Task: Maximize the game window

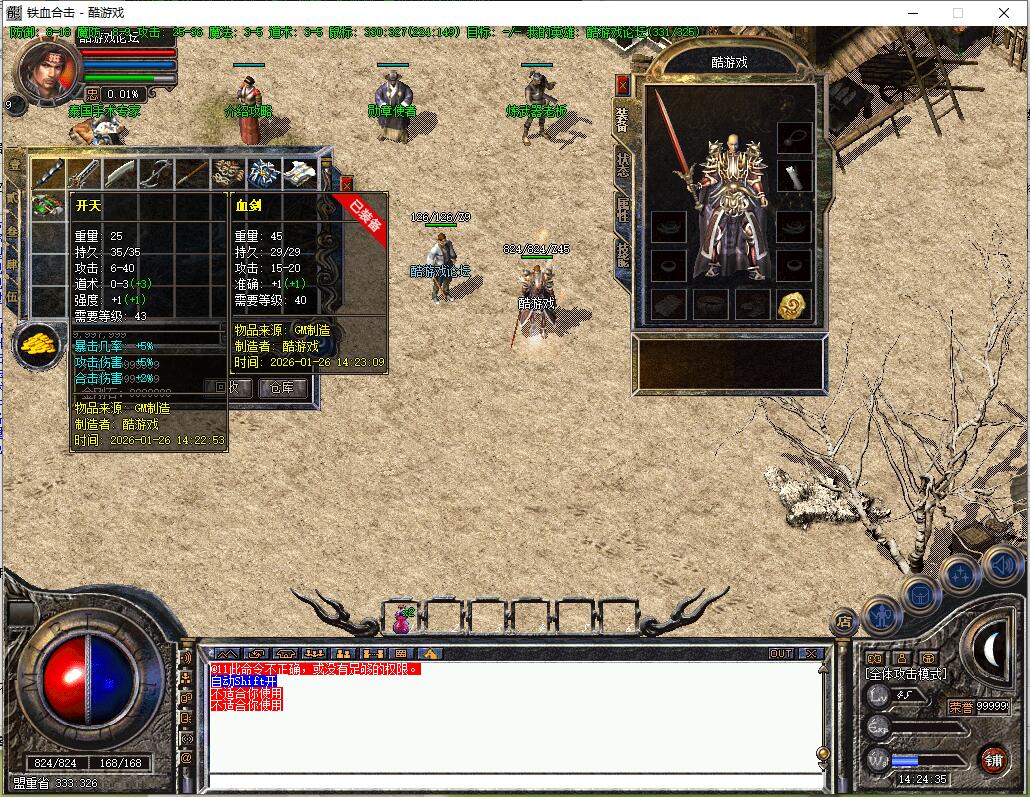Action: coord(958,13)
